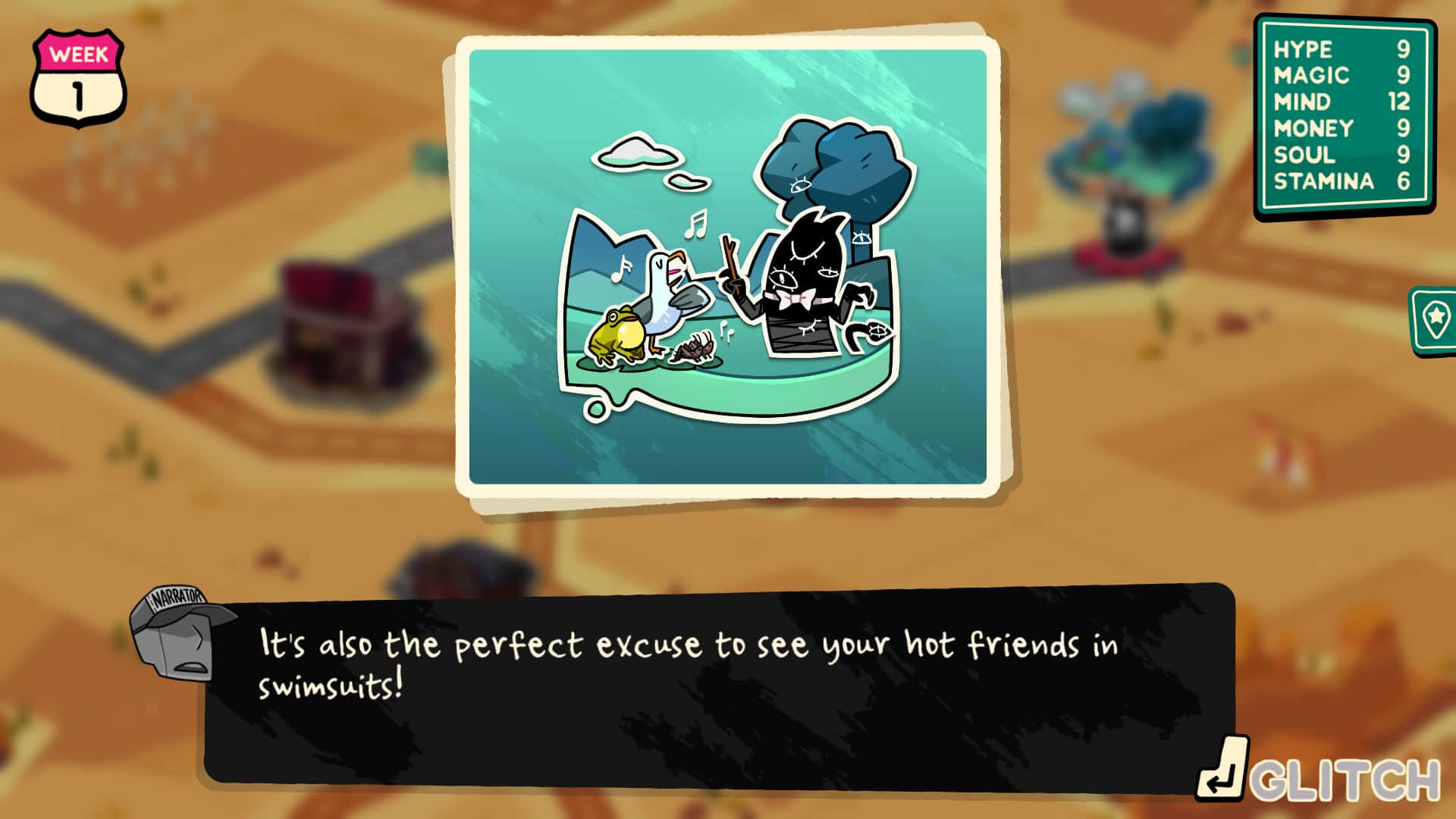Select the SOUL stat label
The height and width of the screenshot is (819, 1456).
pyautogui.click(x=1342, y=154)
